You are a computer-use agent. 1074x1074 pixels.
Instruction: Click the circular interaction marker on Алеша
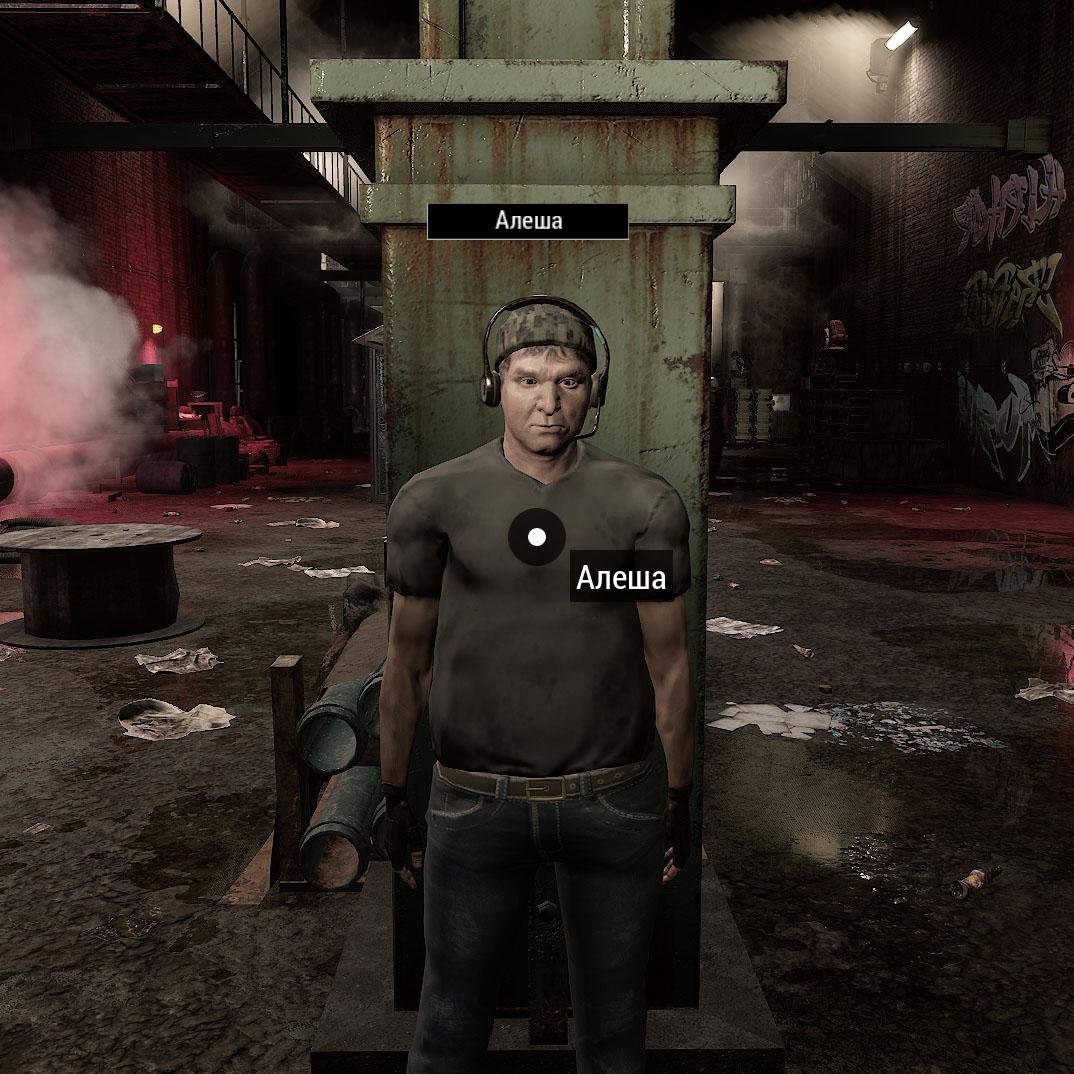pyautogui.click(x=537, y=537)
